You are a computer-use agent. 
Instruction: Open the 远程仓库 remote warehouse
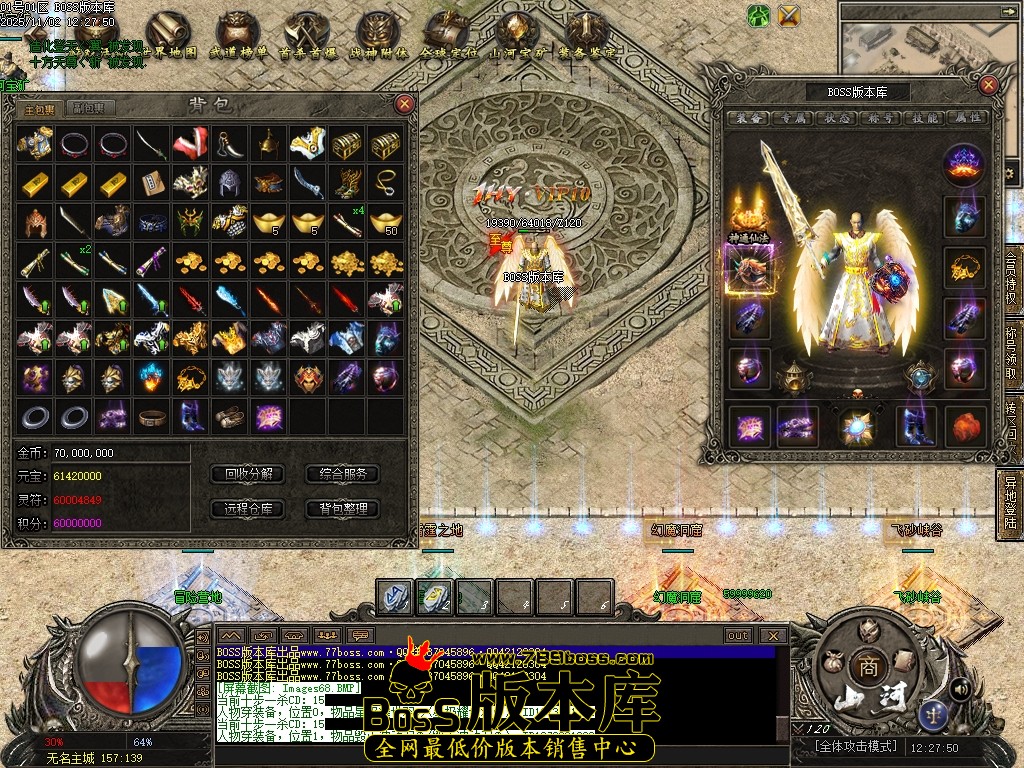click(x=248, y=508)
